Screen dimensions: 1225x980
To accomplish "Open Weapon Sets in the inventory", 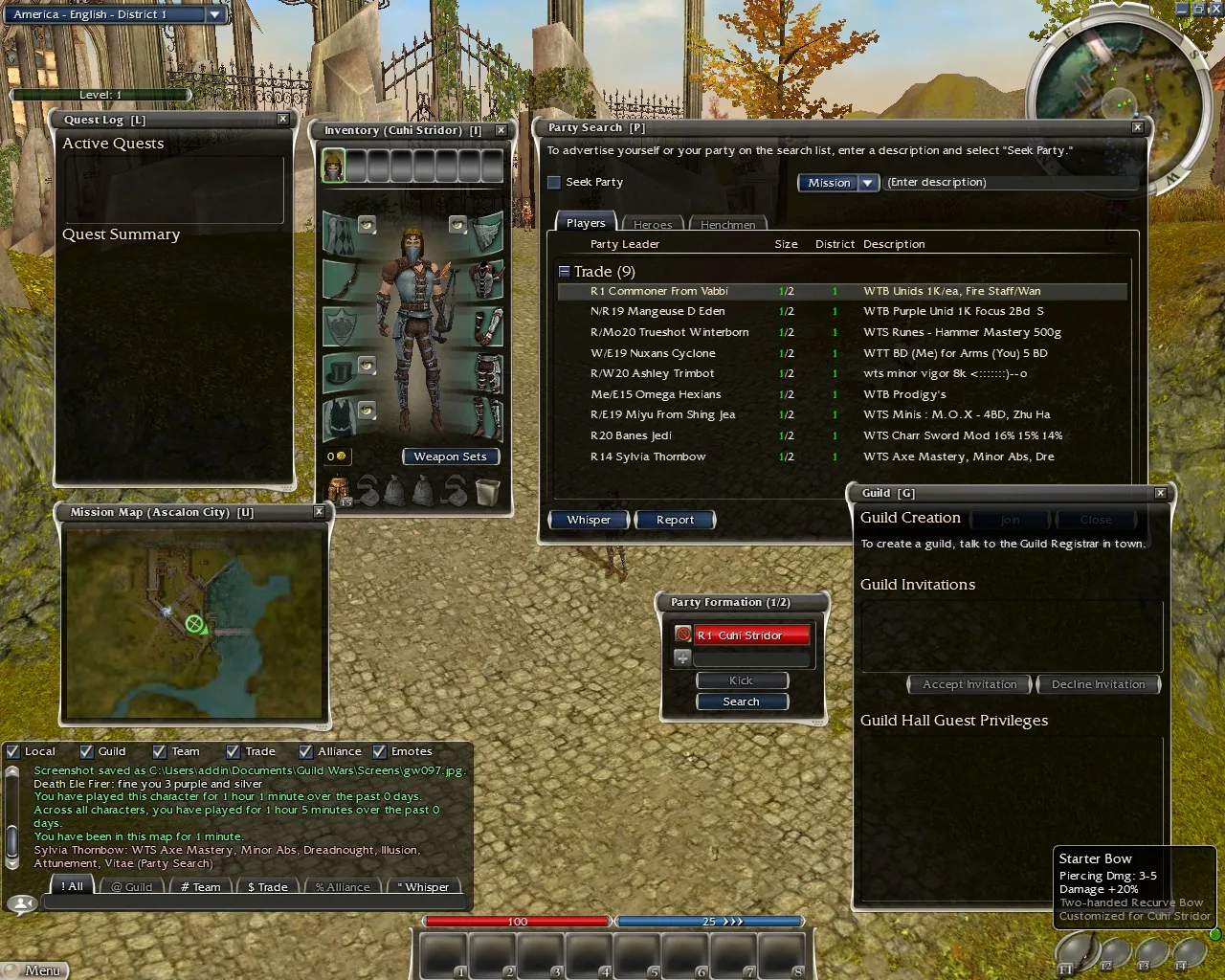I will [x=450, y=457].
